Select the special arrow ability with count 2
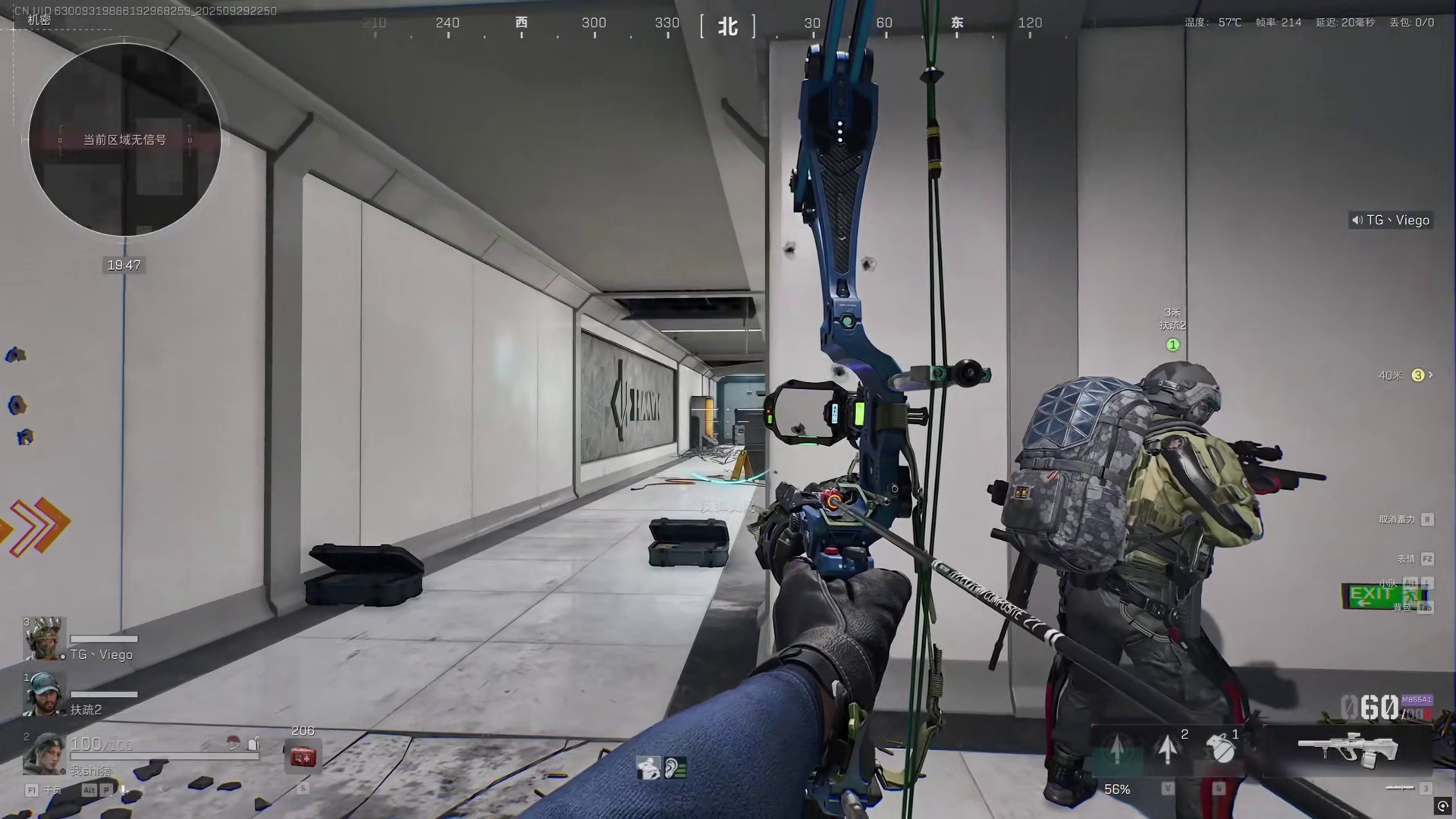 click(1168, 748)
